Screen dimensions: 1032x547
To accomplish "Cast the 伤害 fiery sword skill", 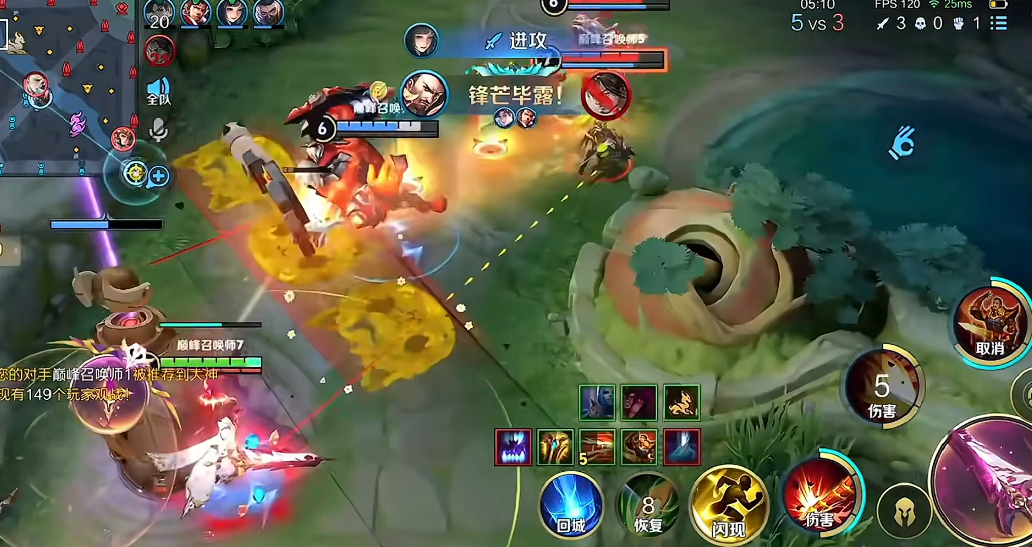I will point(818,493).
